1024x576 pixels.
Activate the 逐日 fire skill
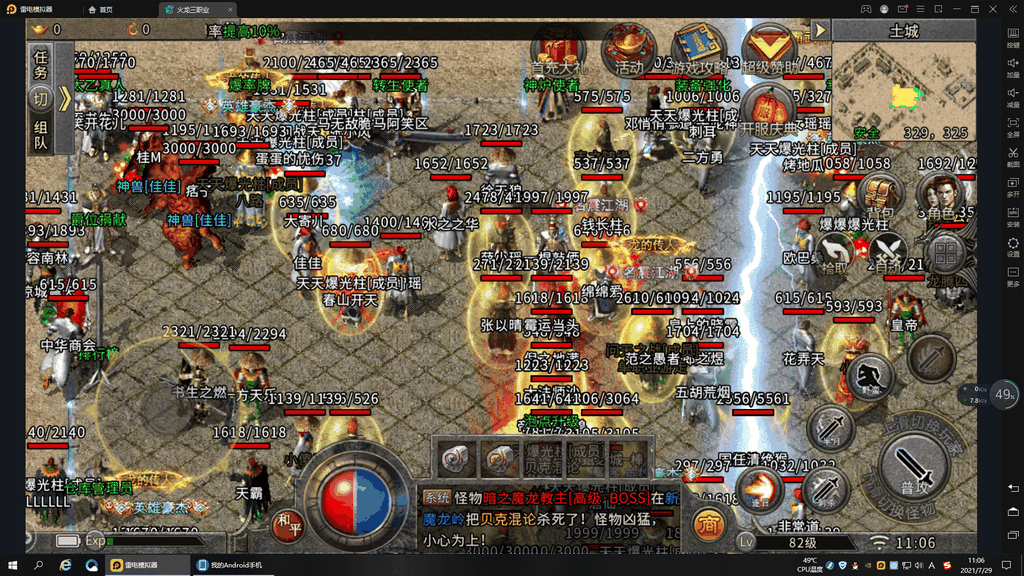click(760, 490)
